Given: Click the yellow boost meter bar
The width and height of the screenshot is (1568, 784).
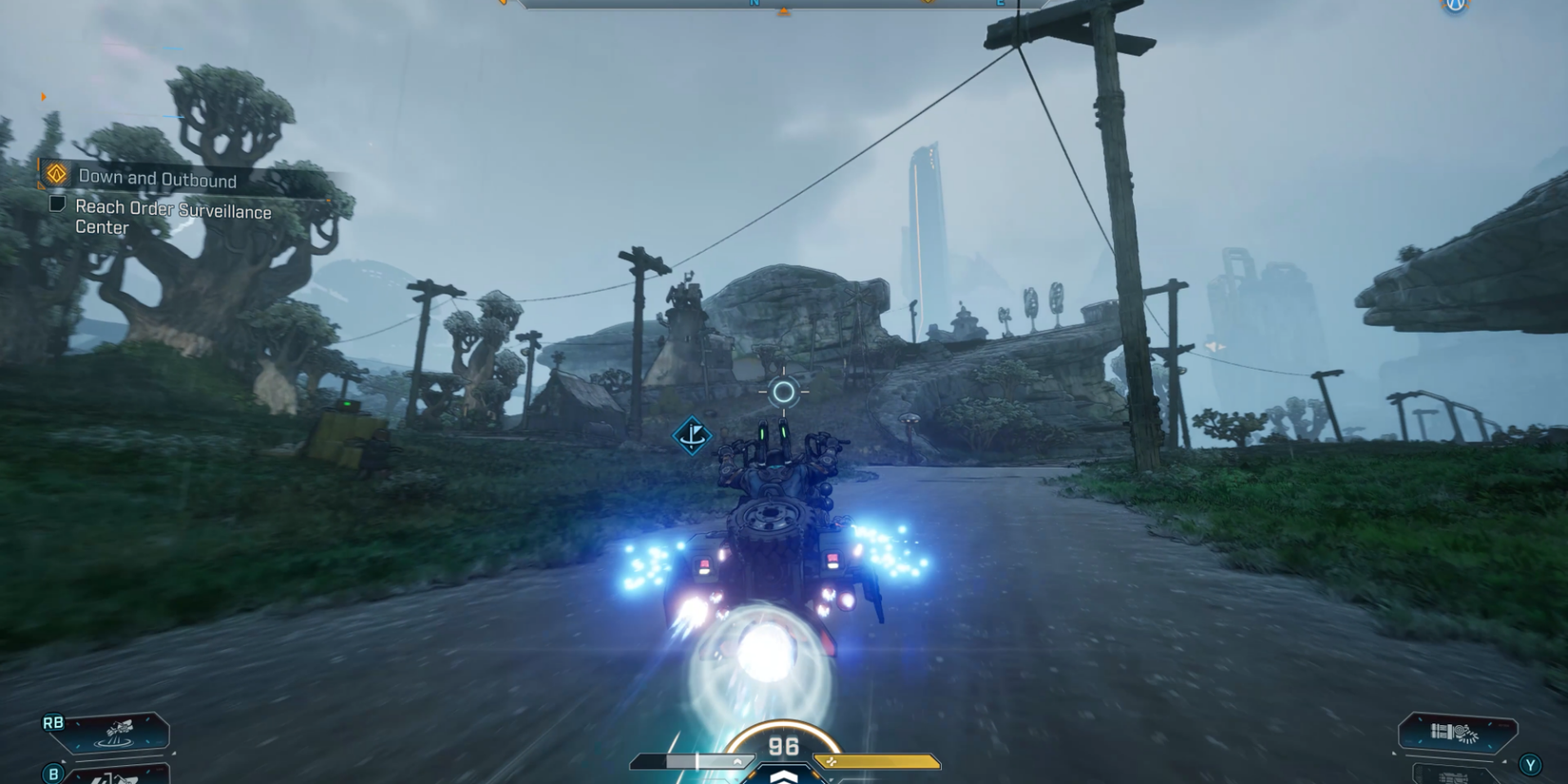Looking at the screenshot, I should point(874,760).
